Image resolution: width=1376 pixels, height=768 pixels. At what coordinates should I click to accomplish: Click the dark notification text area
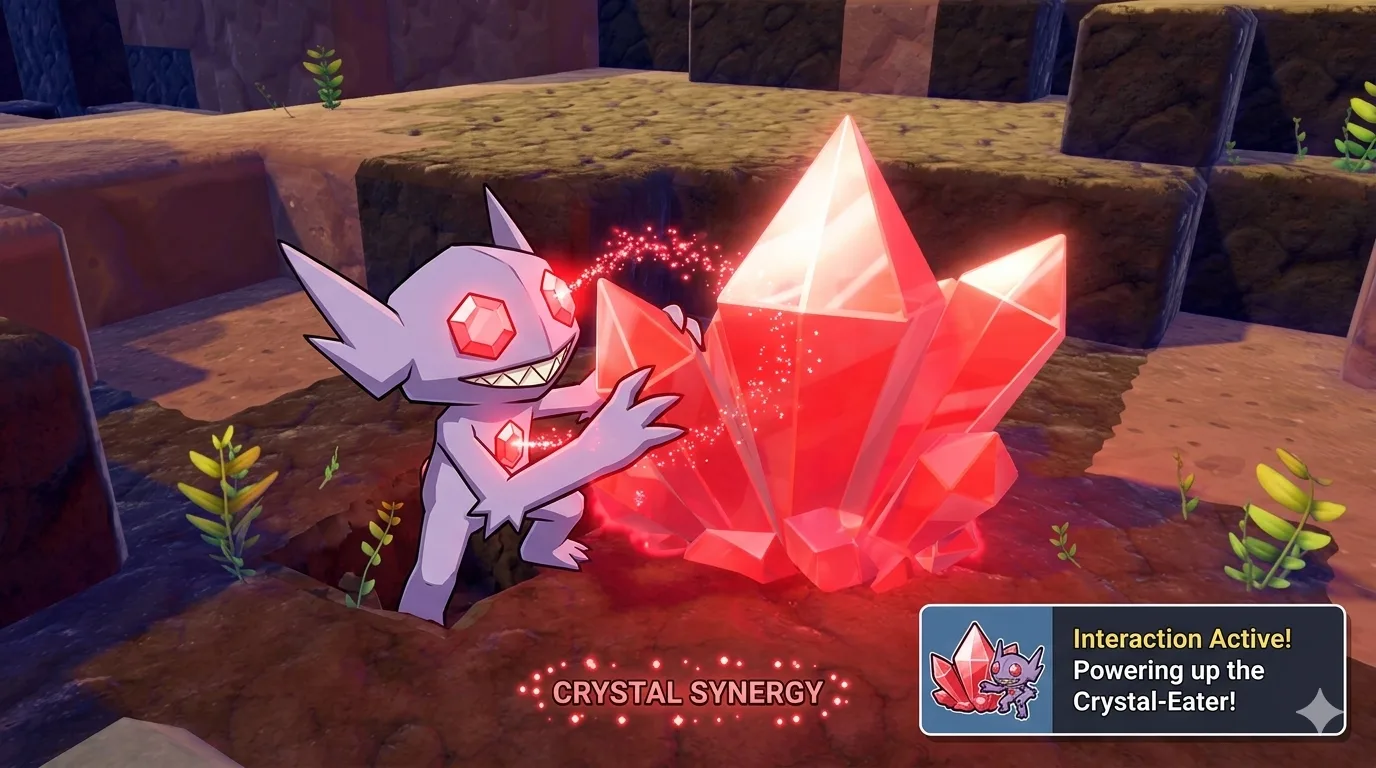[x=1200, y=670]
